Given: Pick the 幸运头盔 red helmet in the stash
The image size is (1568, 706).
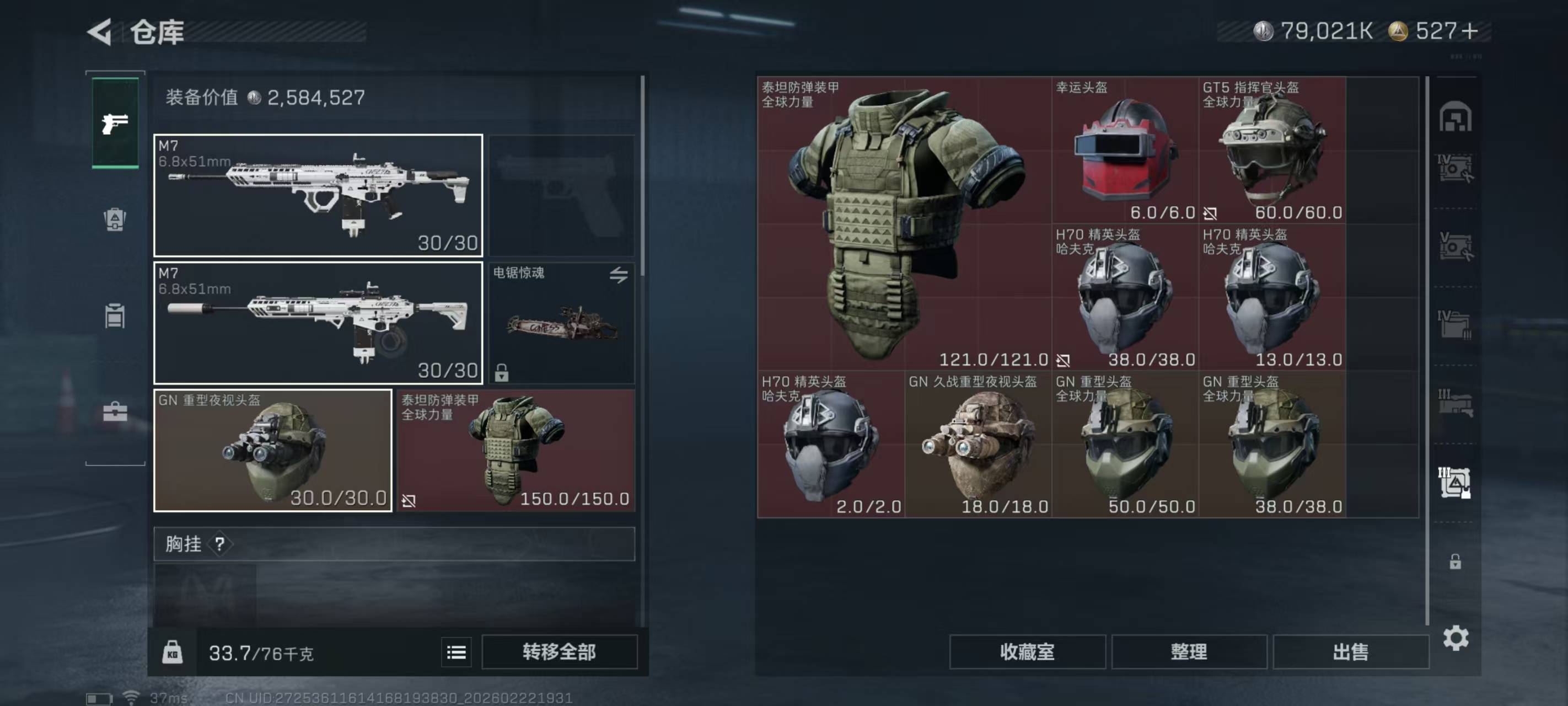Looking at the screenshot, I should pyautogui.click(x=1125, y=151).
